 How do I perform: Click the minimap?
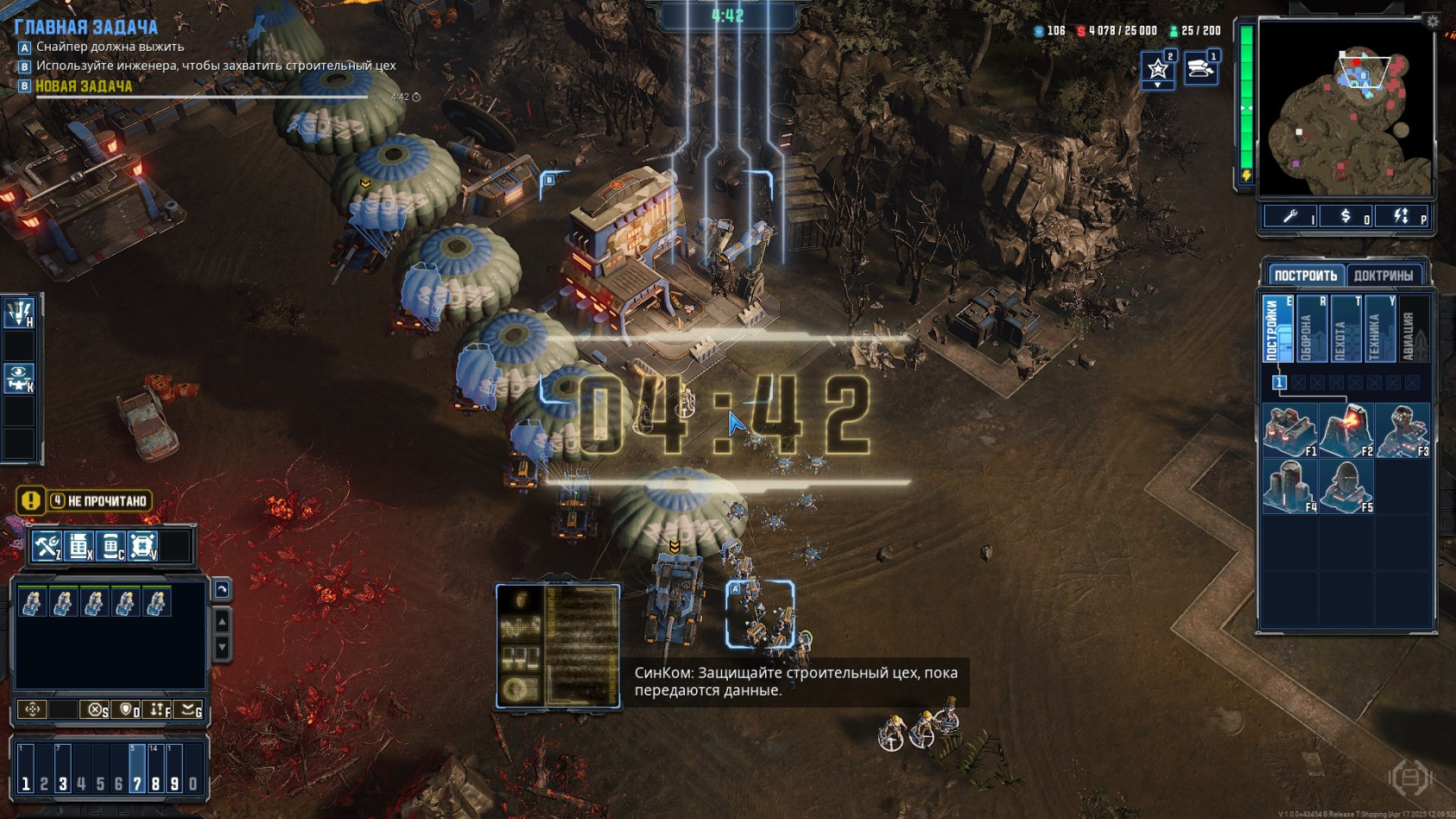pyautogui.click(x=1345, y=108)
